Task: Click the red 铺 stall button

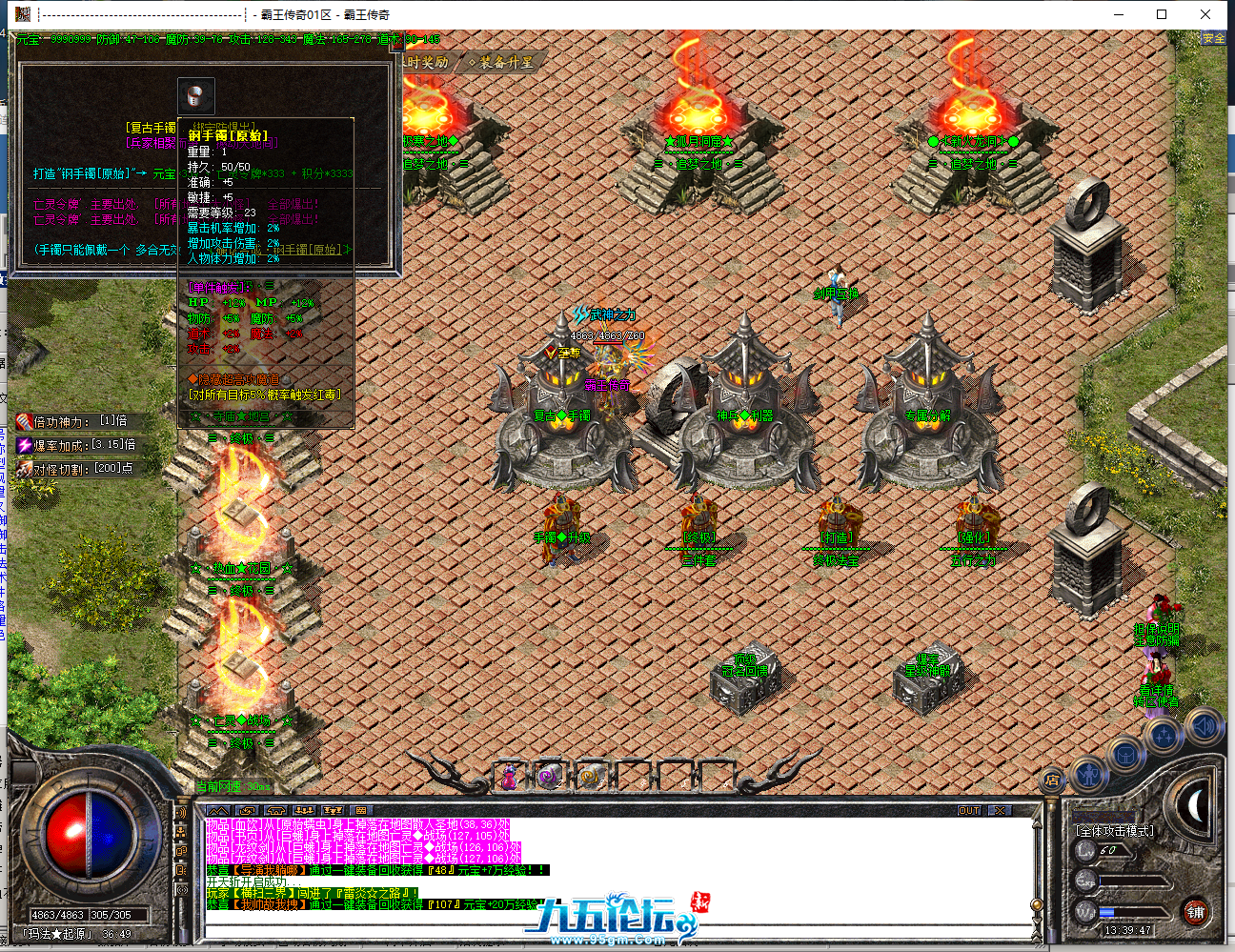Action: click(x=1195, y=912)
